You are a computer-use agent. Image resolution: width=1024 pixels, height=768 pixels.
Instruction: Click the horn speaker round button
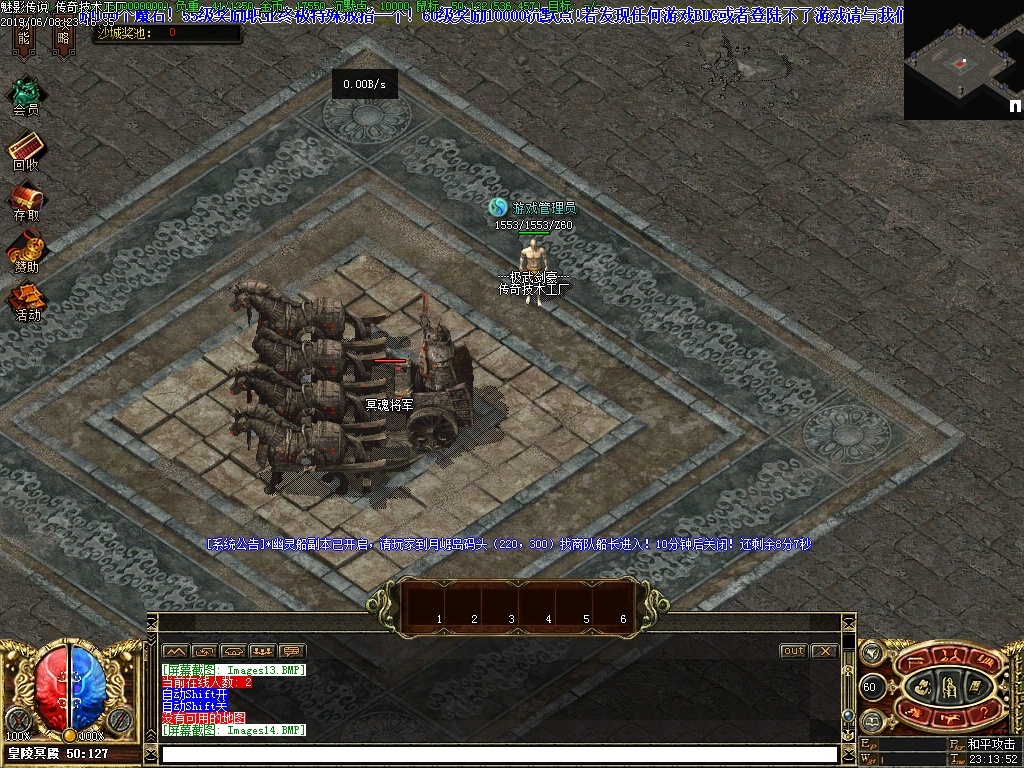pos(871,653)
